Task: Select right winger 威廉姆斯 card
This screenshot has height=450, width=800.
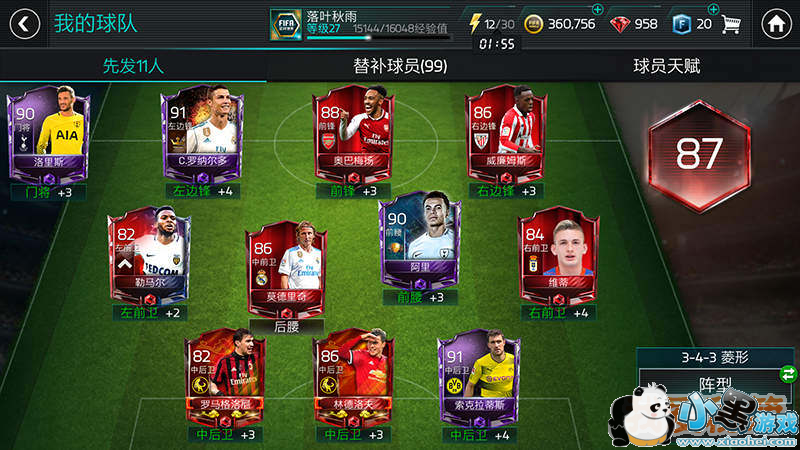Action: (507, 133)
